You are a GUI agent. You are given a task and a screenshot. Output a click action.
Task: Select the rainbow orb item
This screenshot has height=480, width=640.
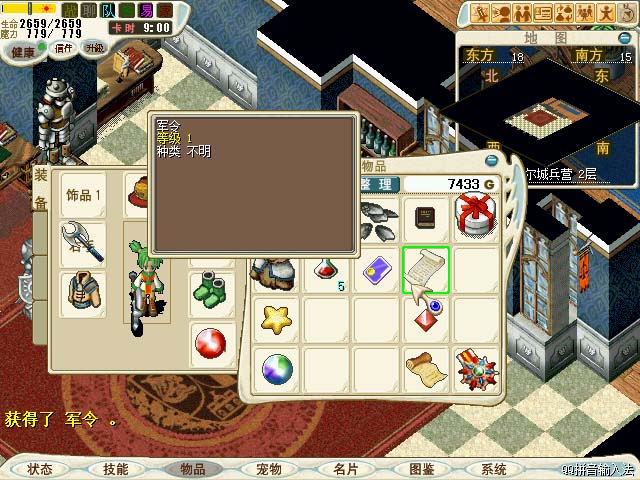(x=276, y=369)
